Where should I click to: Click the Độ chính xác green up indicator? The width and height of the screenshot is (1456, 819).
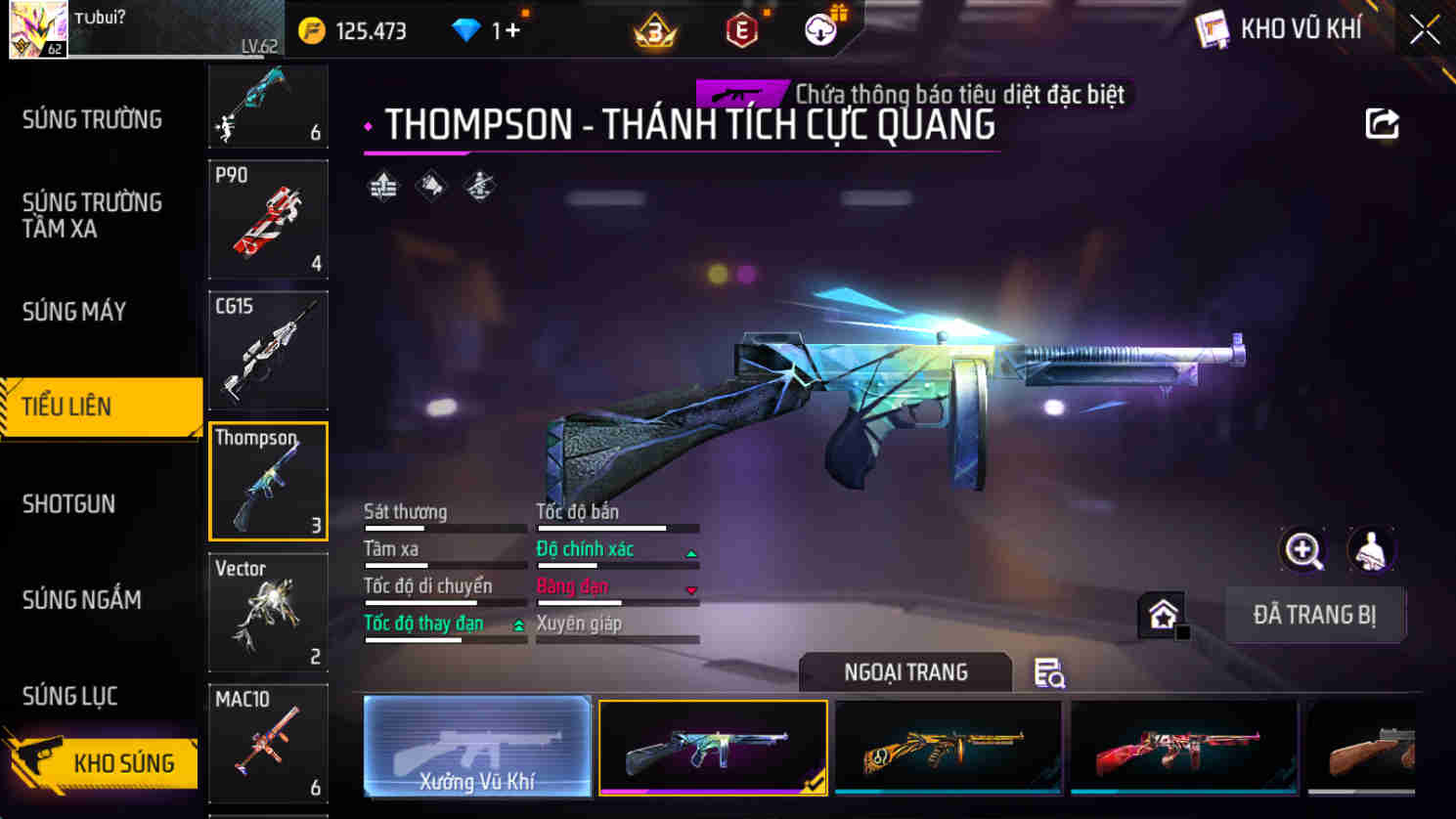(x=692, y=551)
